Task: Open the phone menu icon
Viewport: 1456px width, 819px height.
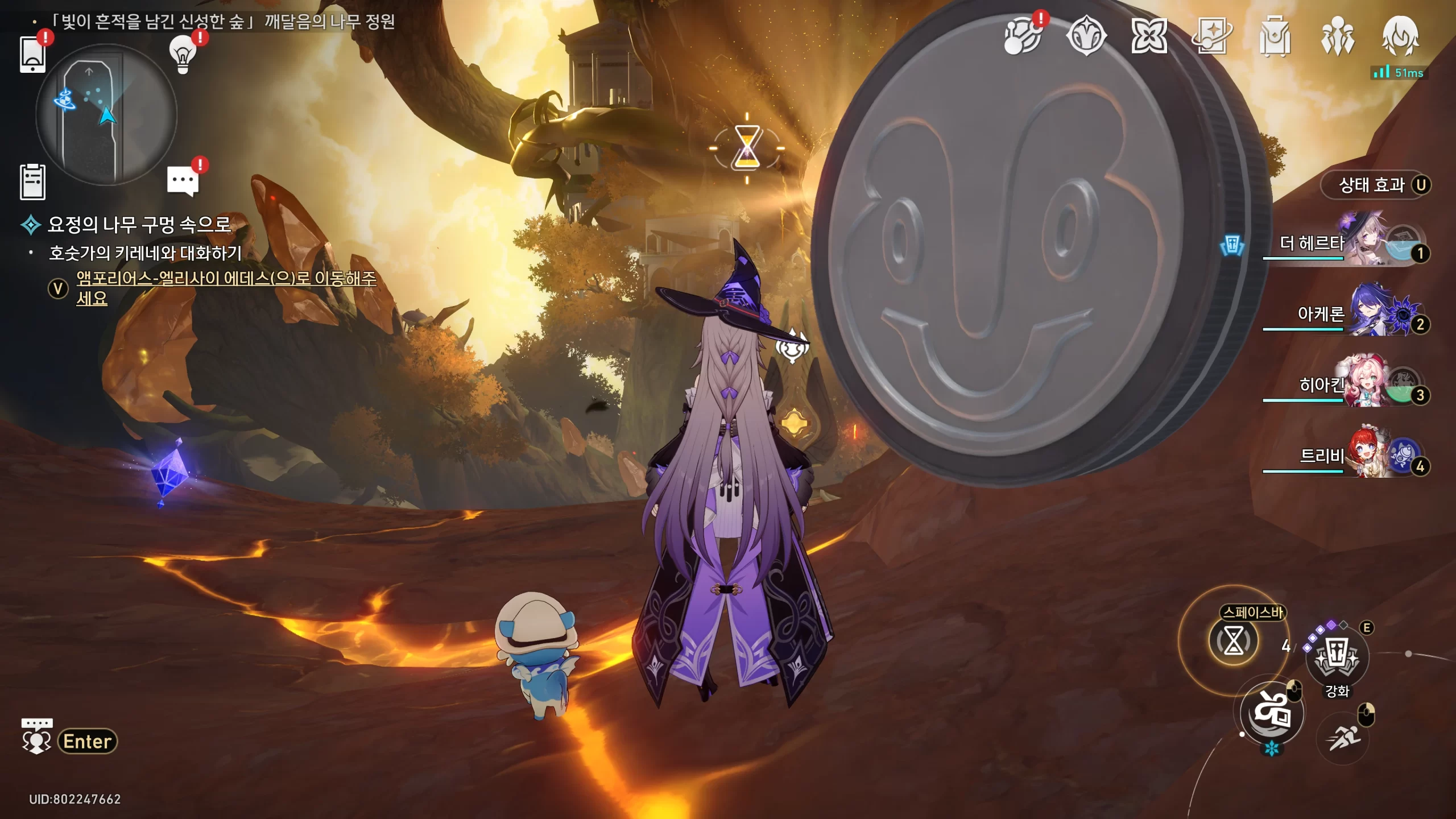Action: click(x=32, y=55)
